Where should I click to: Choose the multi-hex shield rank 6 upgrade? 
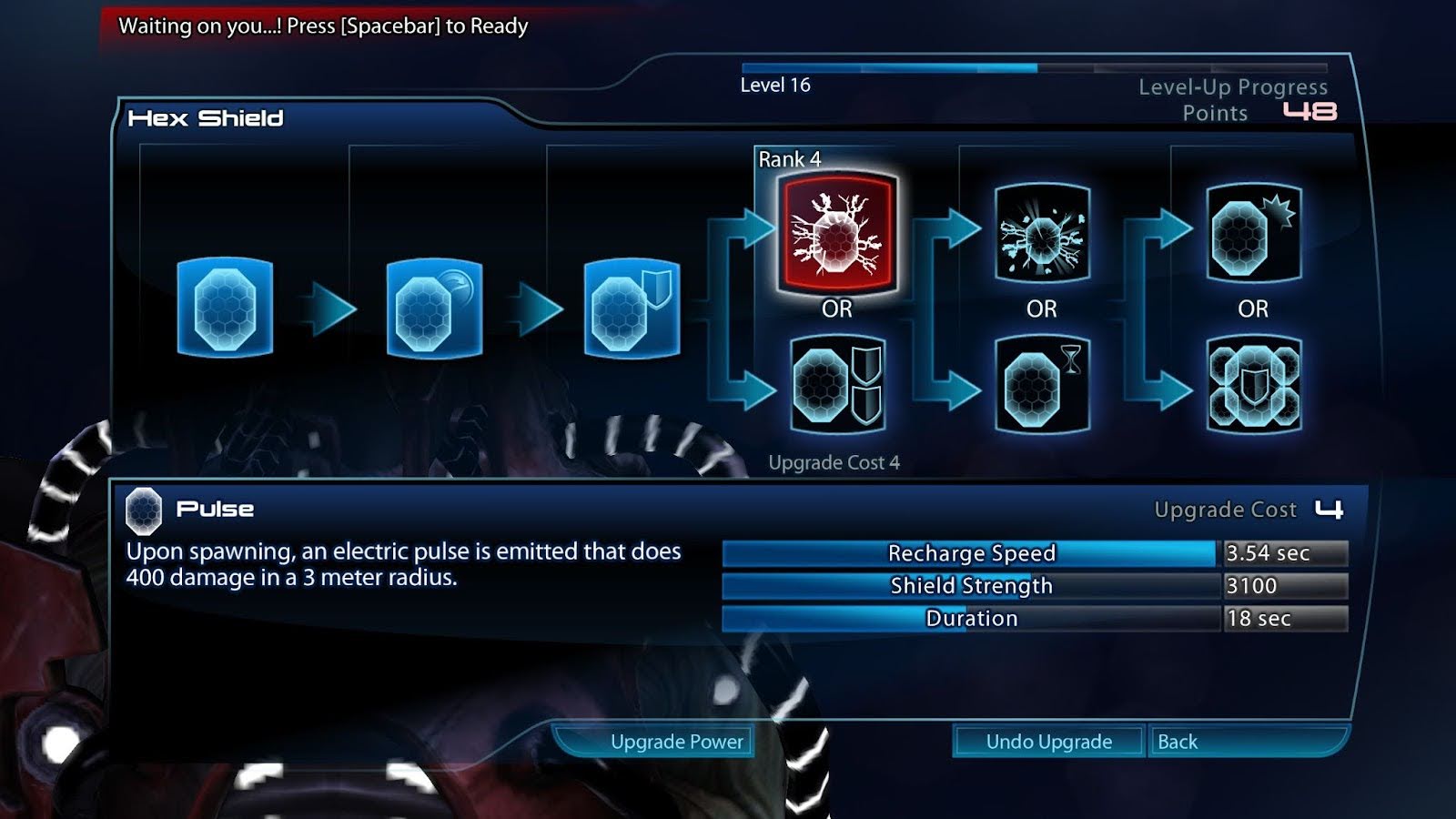click(1253, 385)
